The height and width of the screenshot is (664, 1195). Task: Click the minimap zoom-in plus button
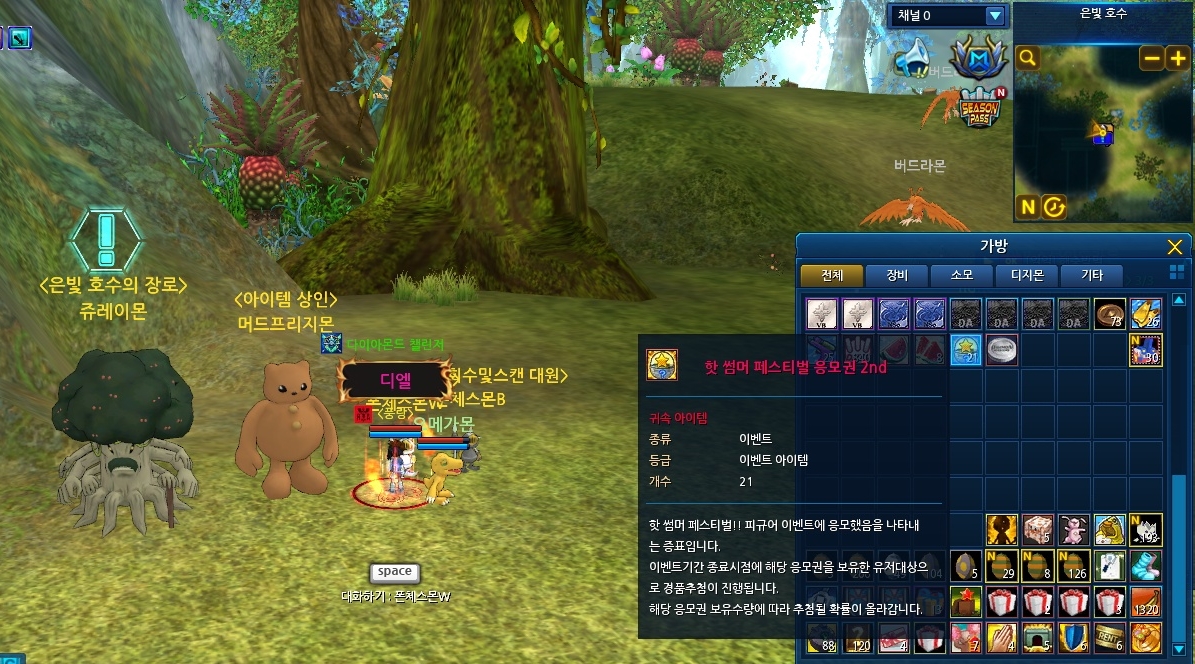pos(1177,58)
